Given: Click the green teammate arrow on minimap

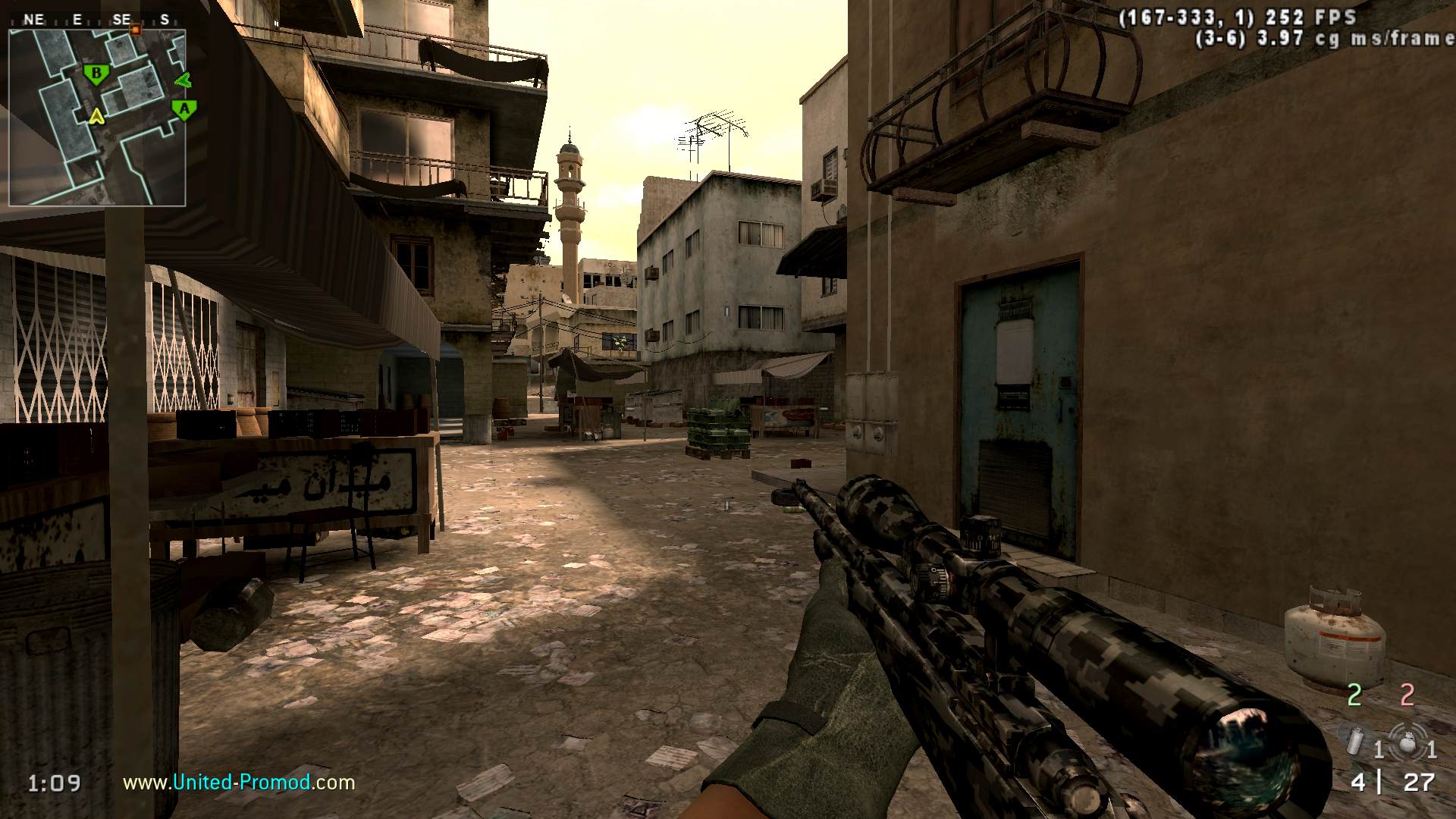Looking at the screenshot, I should (x=183, y=79).
